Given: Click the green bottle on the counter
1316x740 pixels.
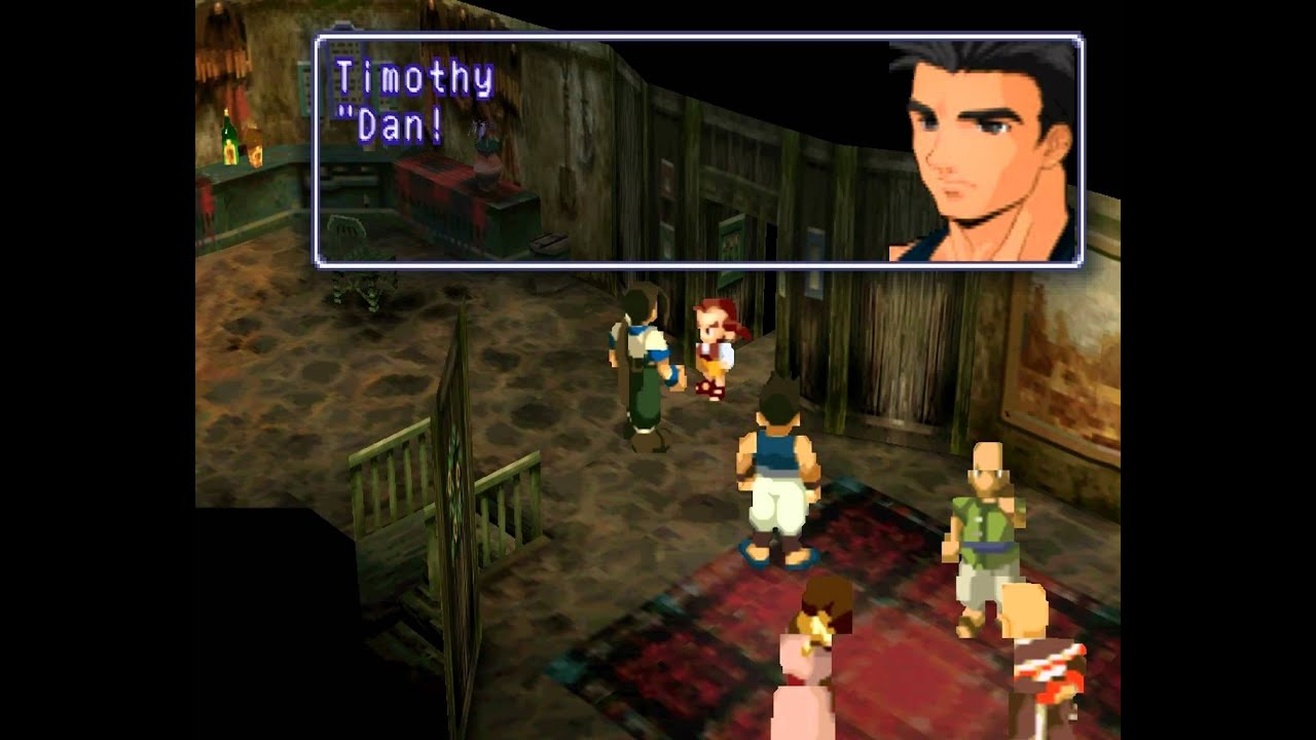Looking at the screenshot, I should [228, 135].
